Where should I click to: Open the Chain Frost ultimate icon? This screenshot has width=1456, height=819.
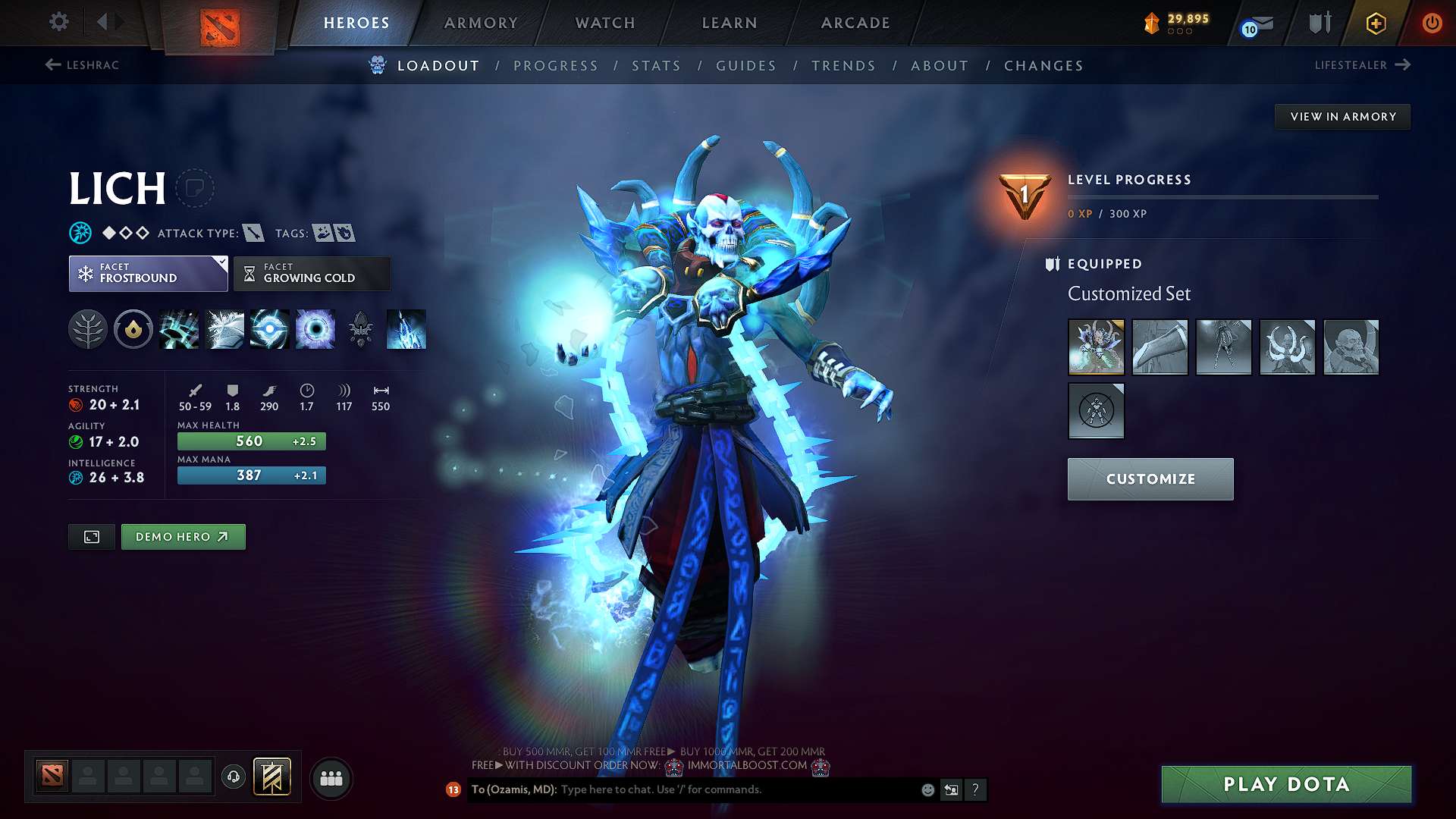click(406, 329)
